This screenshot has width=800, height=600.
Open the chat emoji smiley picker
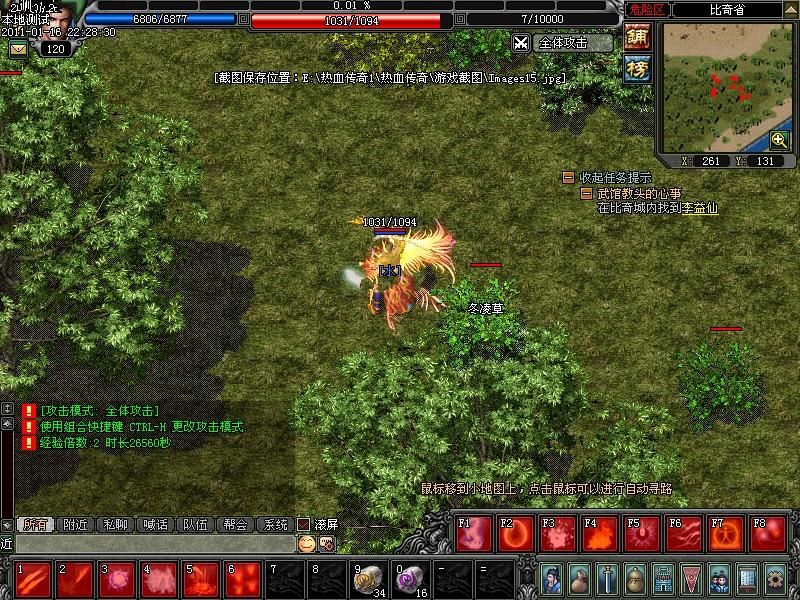coord(306,544)
